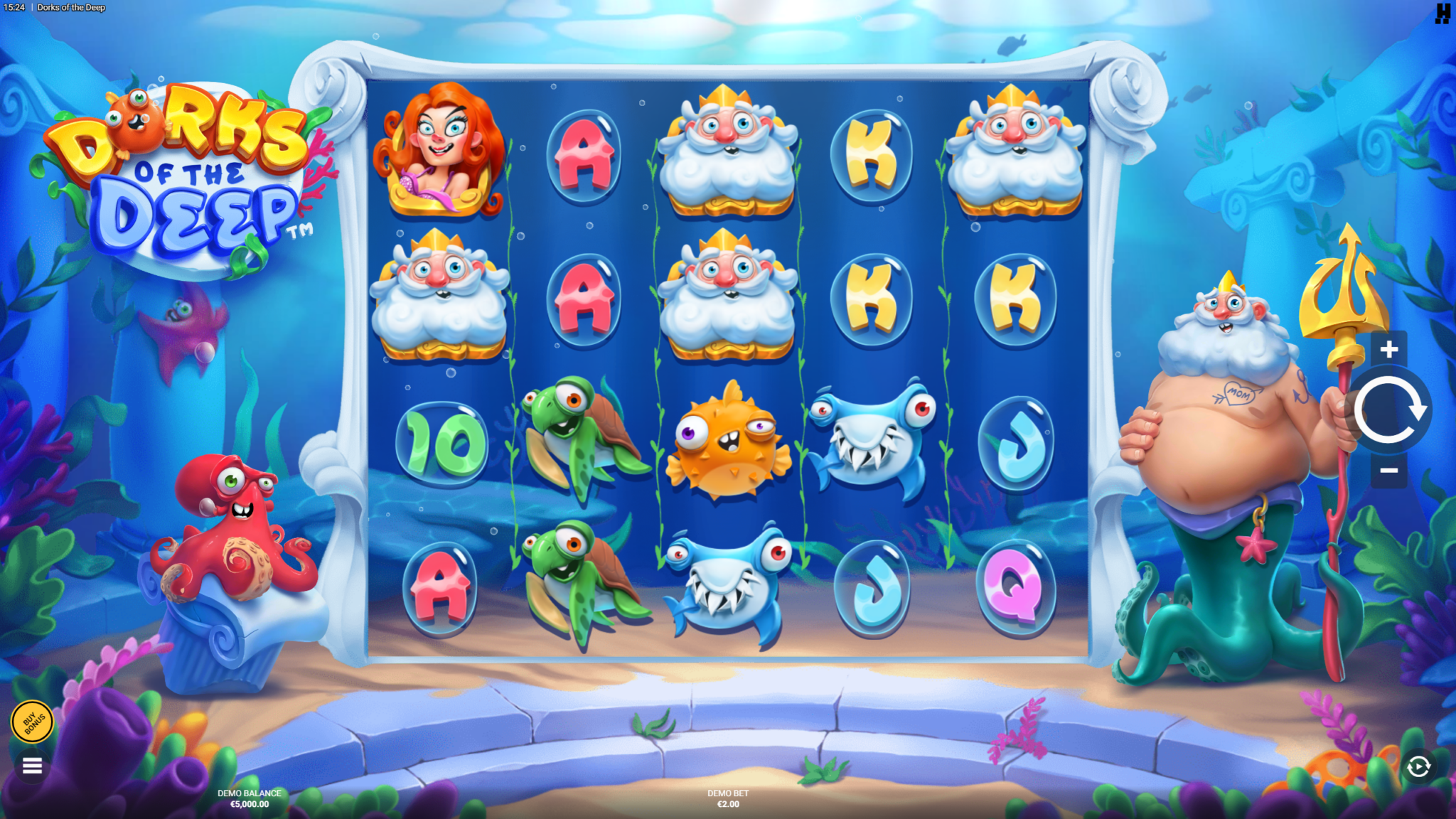Spin the reels with the circular arrow button
1456x819 pixels.
(1388, 410)
